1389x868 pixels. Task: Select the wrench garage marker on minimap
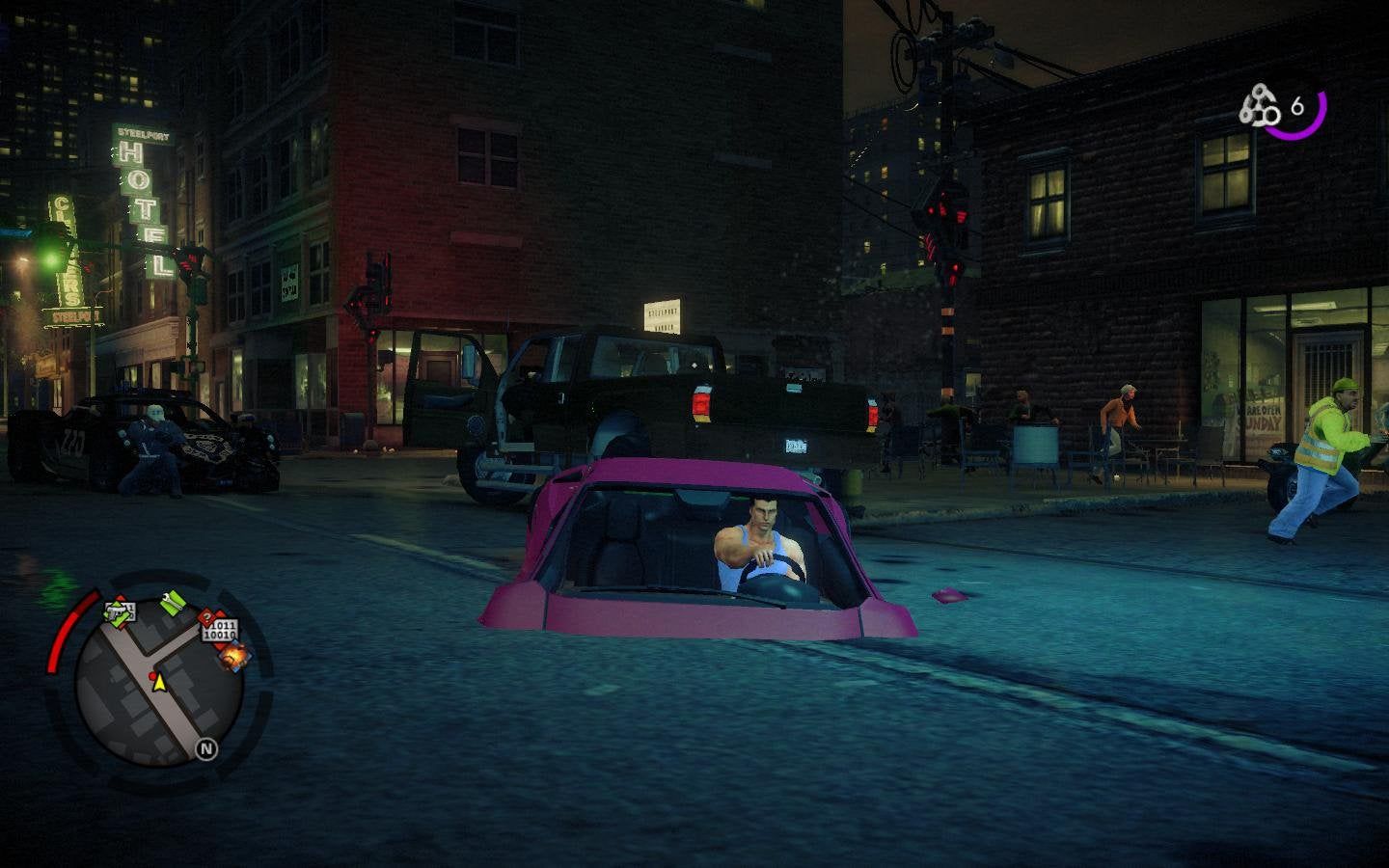(173, 604)
